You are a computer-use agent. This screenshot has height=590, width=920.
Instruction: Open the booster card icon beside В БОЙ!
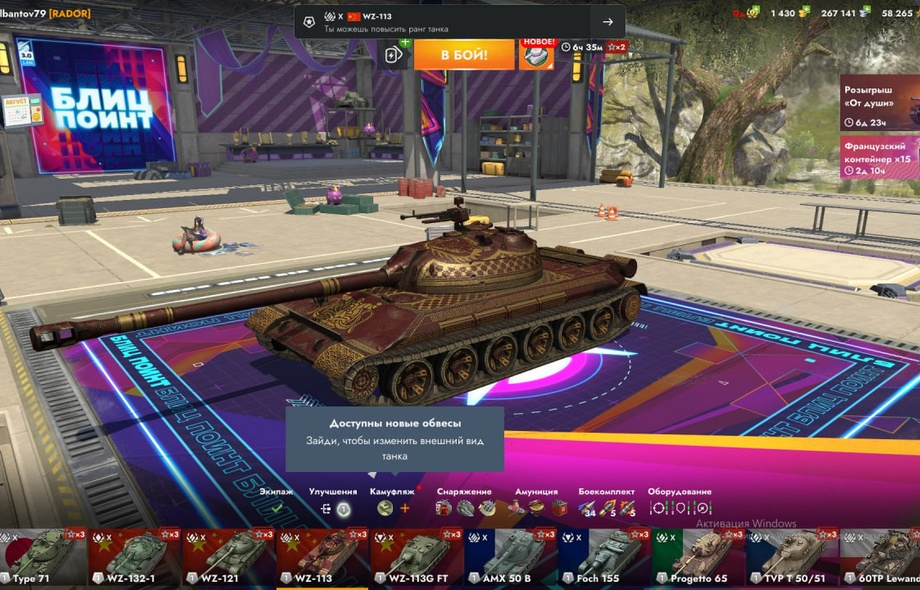(396, 54)
